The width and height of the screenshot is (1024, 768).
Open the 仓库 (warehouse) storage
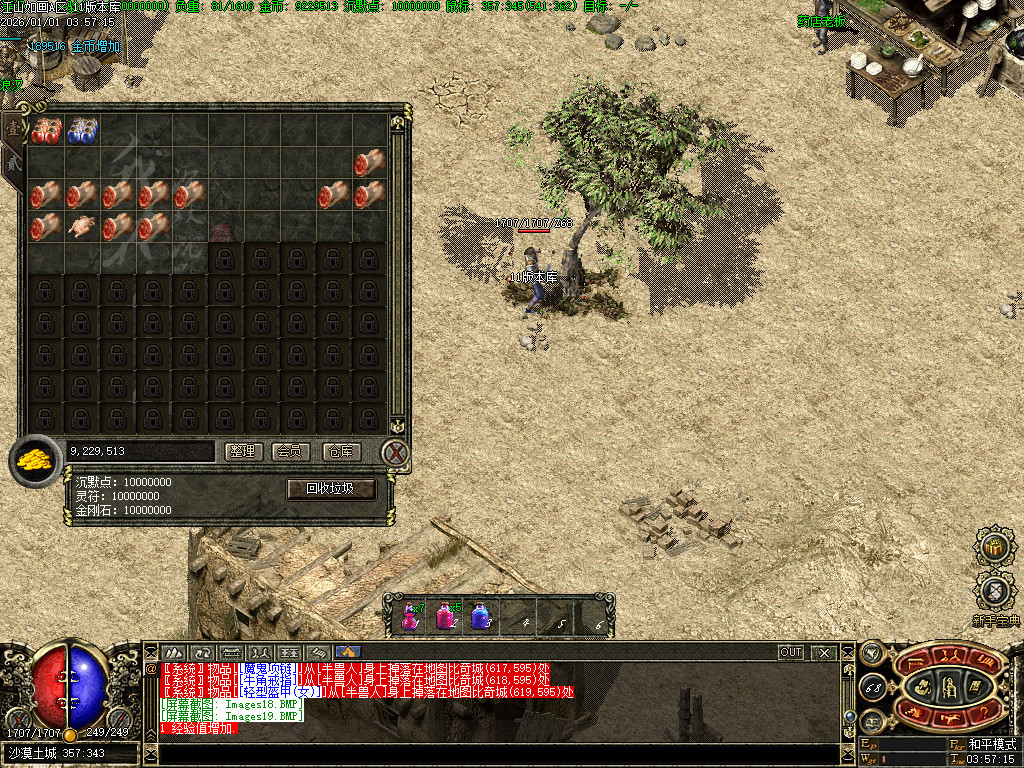pyautogui.click(x=341, y=452)
